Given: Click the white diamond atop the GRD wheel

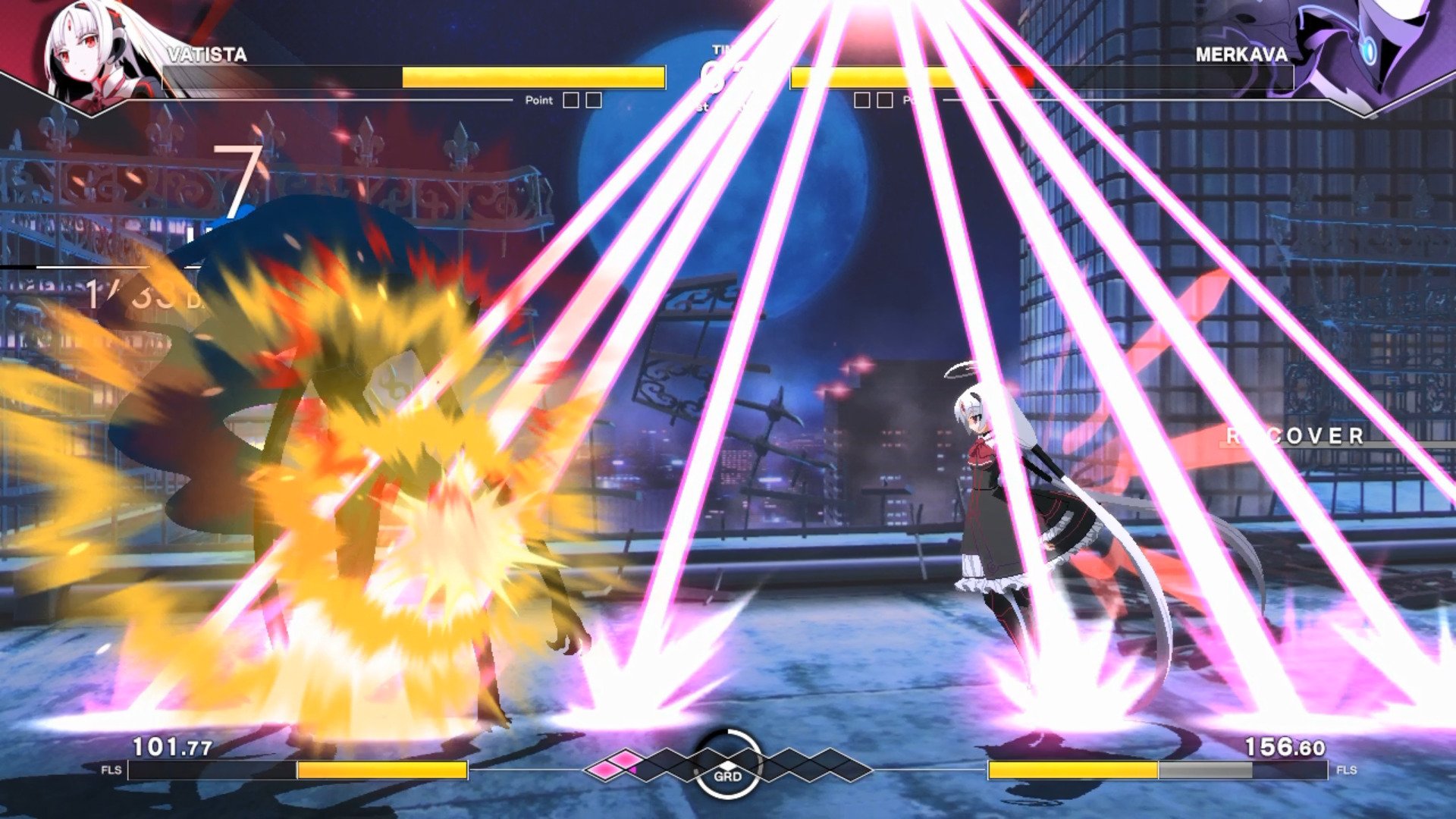Looking at the screenshot, I should point(728,764).
